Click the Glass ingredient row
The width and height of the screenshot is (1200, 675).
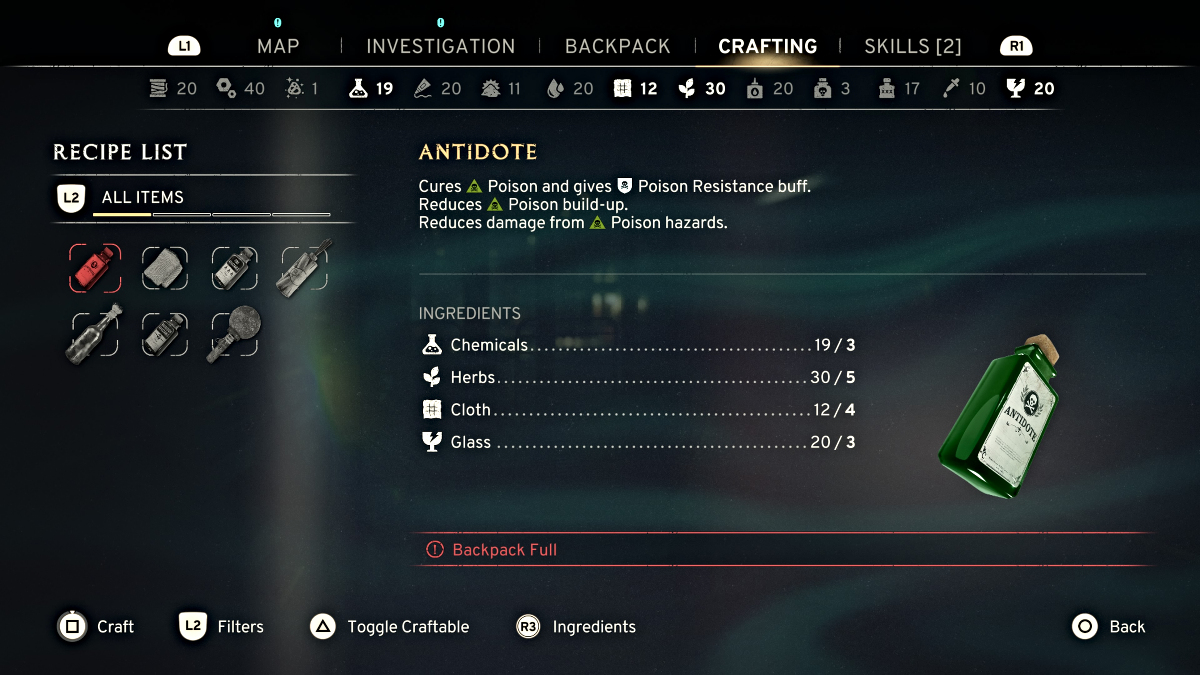pos(637,442)
